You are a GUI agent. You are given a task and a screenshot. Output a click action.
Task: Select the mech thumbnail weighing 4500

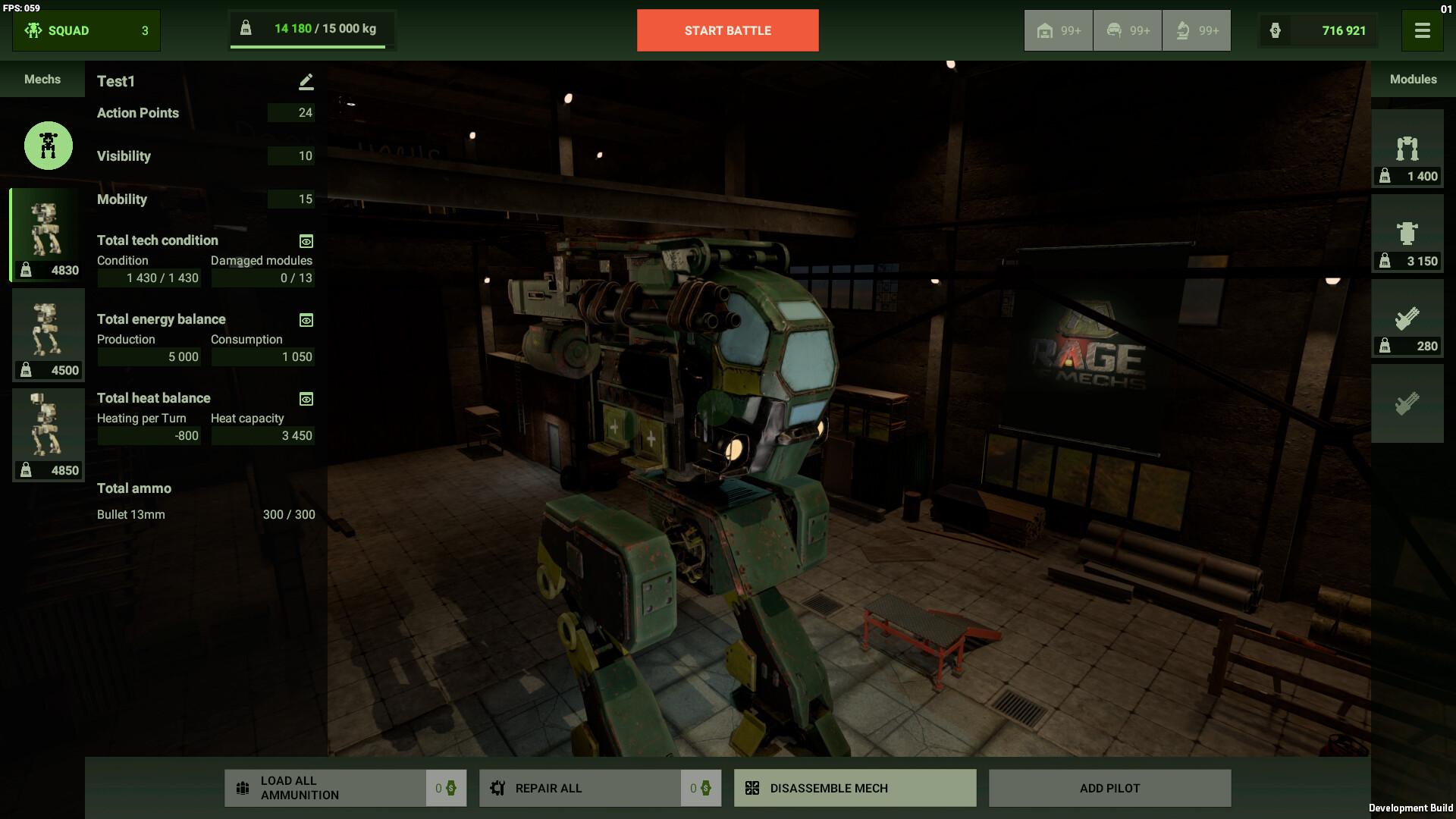point(48,334)
